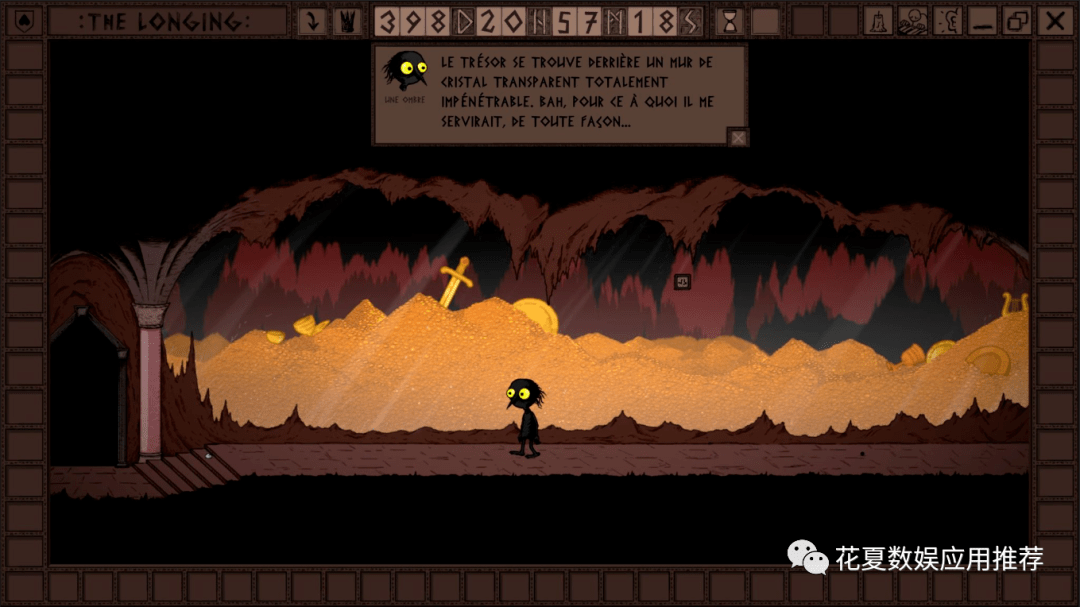
Task: Click the small square marker above the treasure
Action: [682, 282]
